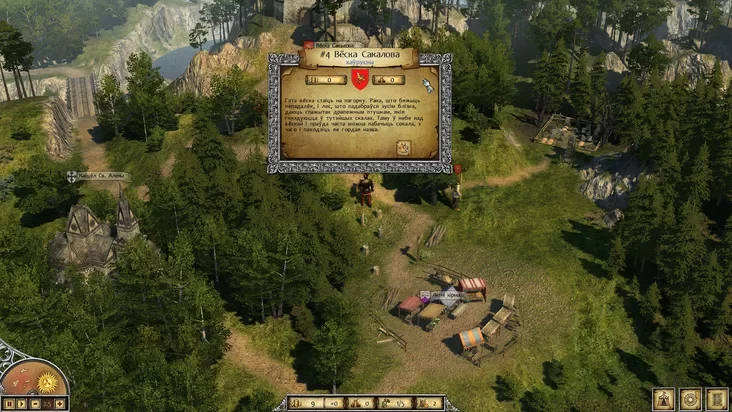This screenshot has width=732, height=412.
Task: Select the market label above the stalls
Action: (442, 295)
